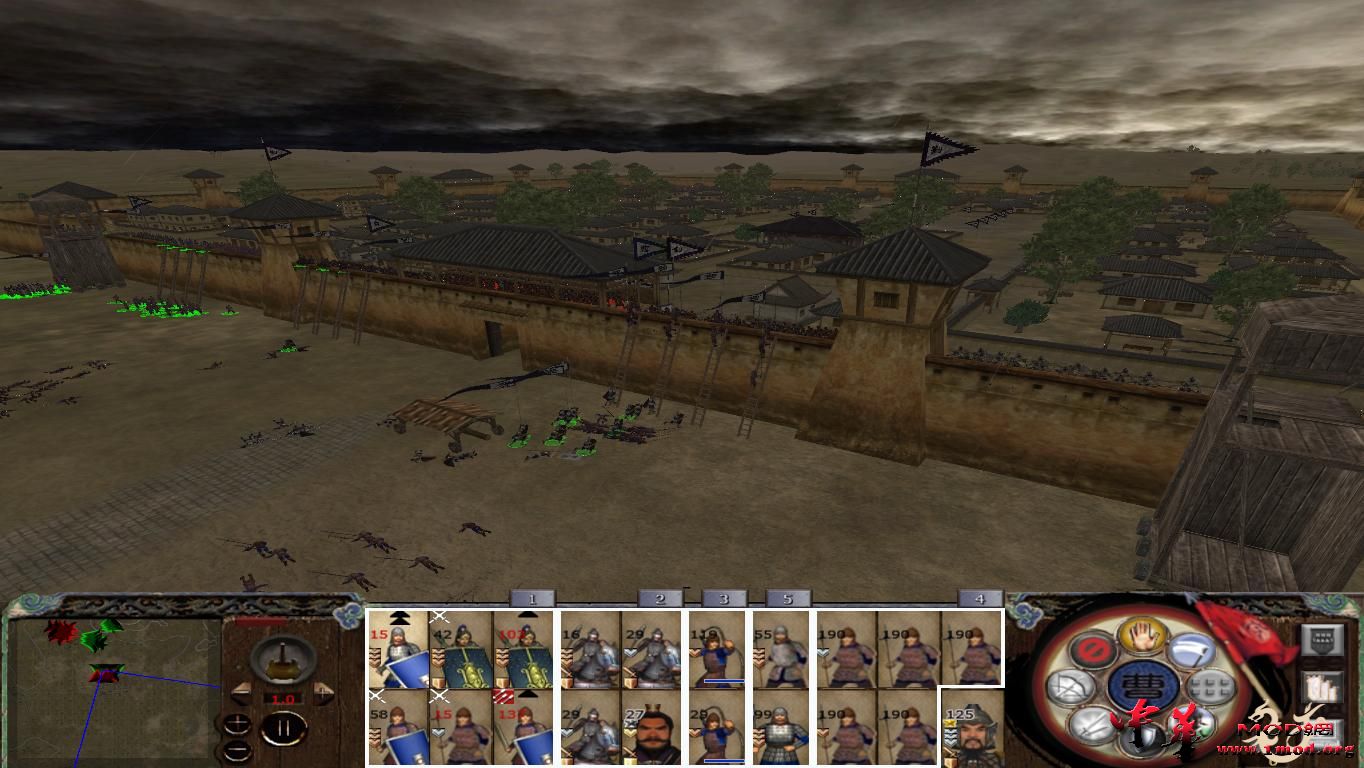This screenshot has width=1364, height=768.
Task: Click the shield emblem button above the scrolls
Action: tap(1321, 640)
